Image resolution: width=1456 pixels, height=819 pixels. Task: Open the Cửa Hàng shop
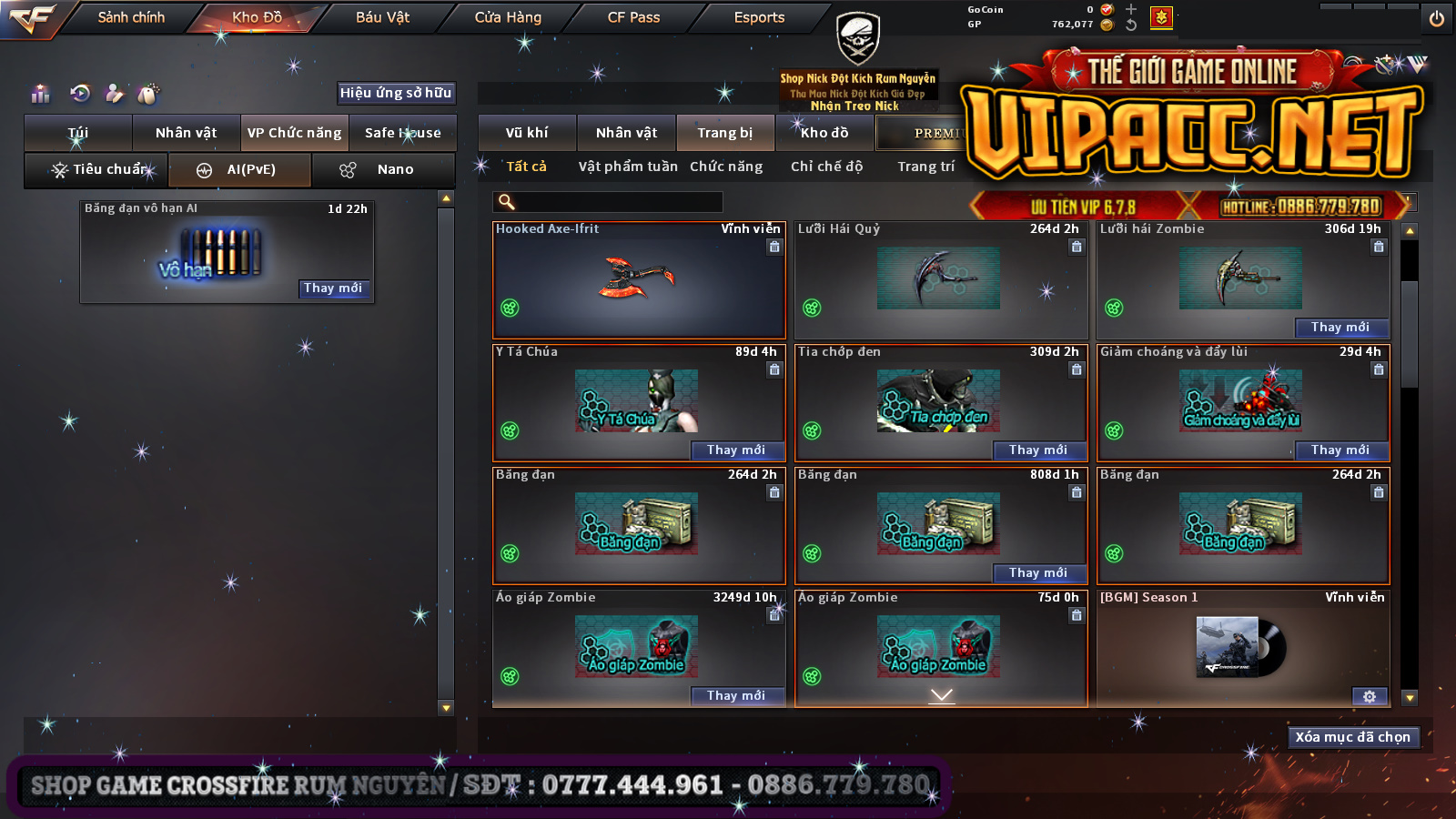(x=508, y=17)
